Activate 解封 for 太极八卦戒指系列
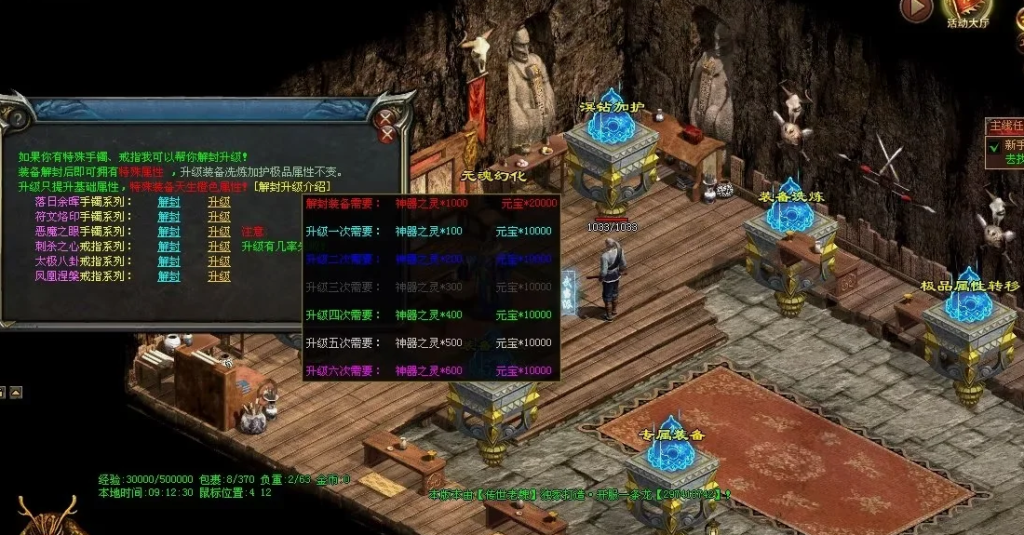Screen dimensions: 1024x535 tap(169, 261)
